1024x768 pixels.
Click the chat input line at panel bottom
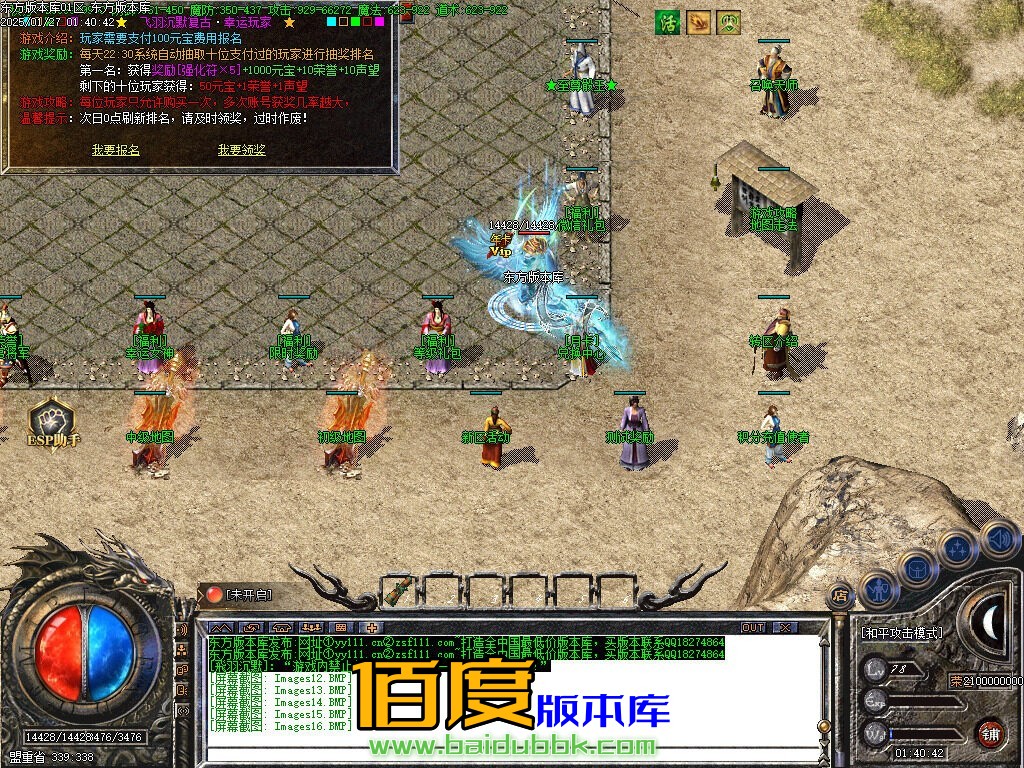tap(500, 752)
